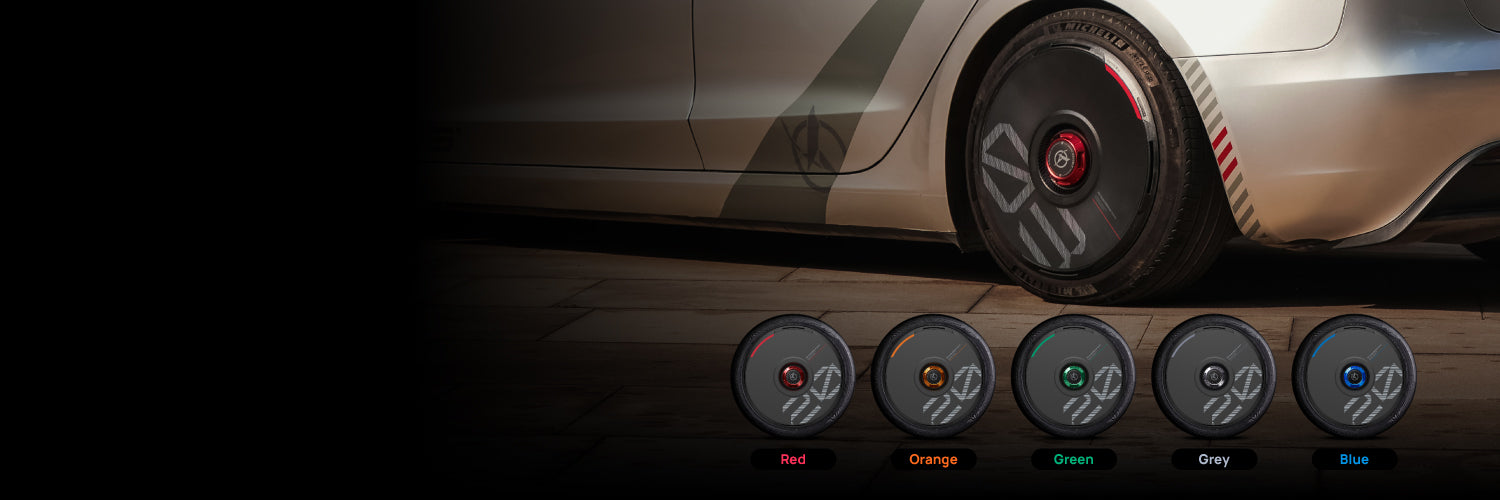Viewport: 1500px width, 500px height.
Task: Choose the Grey color label
Action: click(x=1214, y=460)
